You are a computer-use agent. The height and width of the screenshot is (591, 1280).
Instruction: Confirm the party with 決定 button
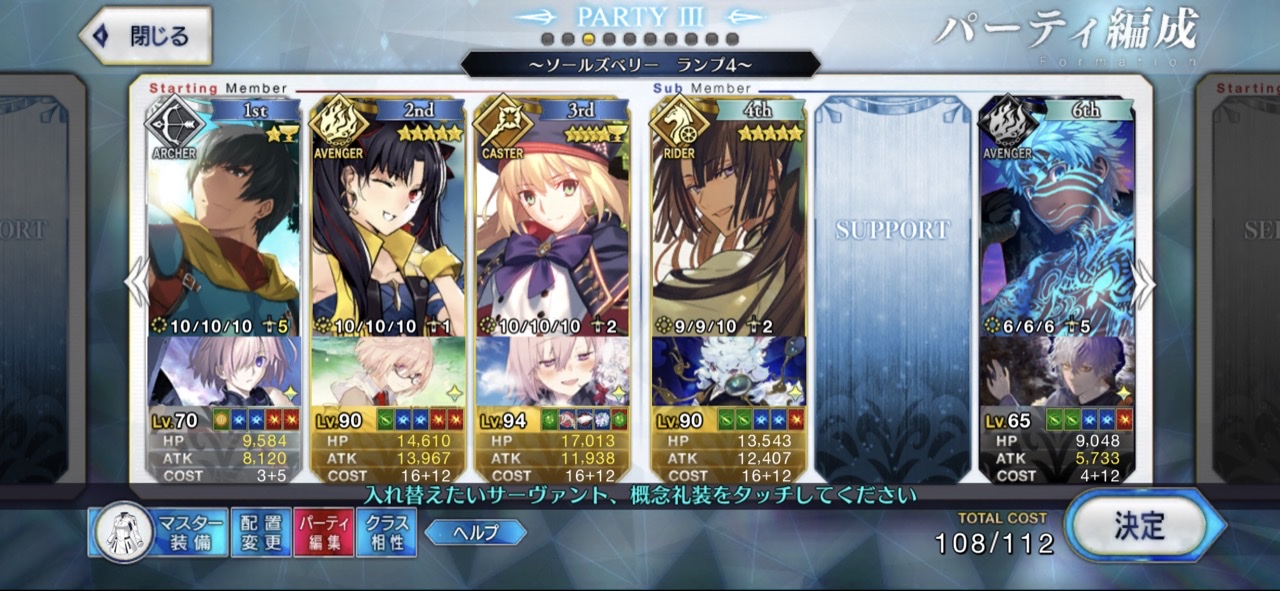(x=1140, y=526)
